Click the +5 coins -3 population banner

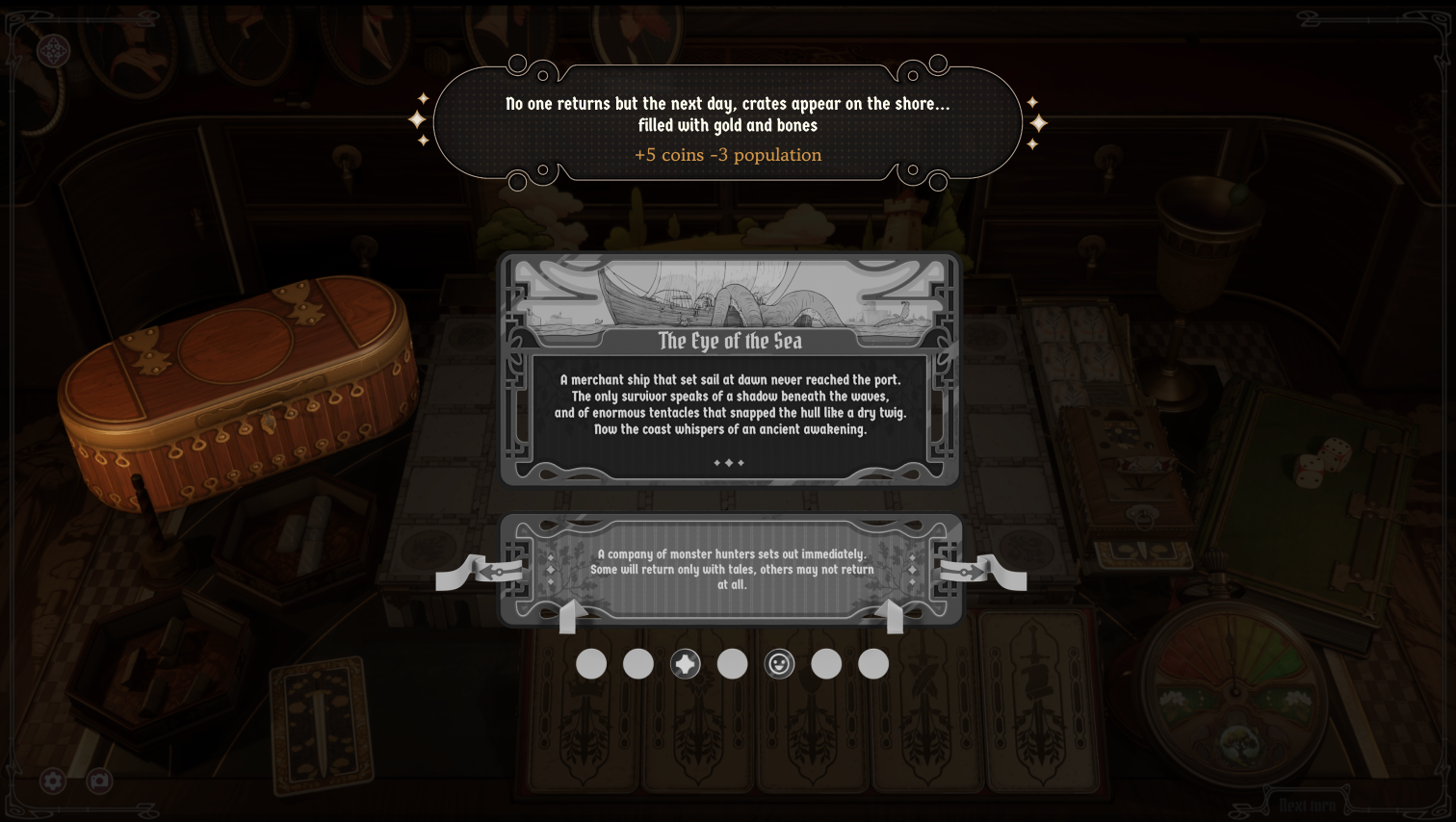(x=729, y=154)
